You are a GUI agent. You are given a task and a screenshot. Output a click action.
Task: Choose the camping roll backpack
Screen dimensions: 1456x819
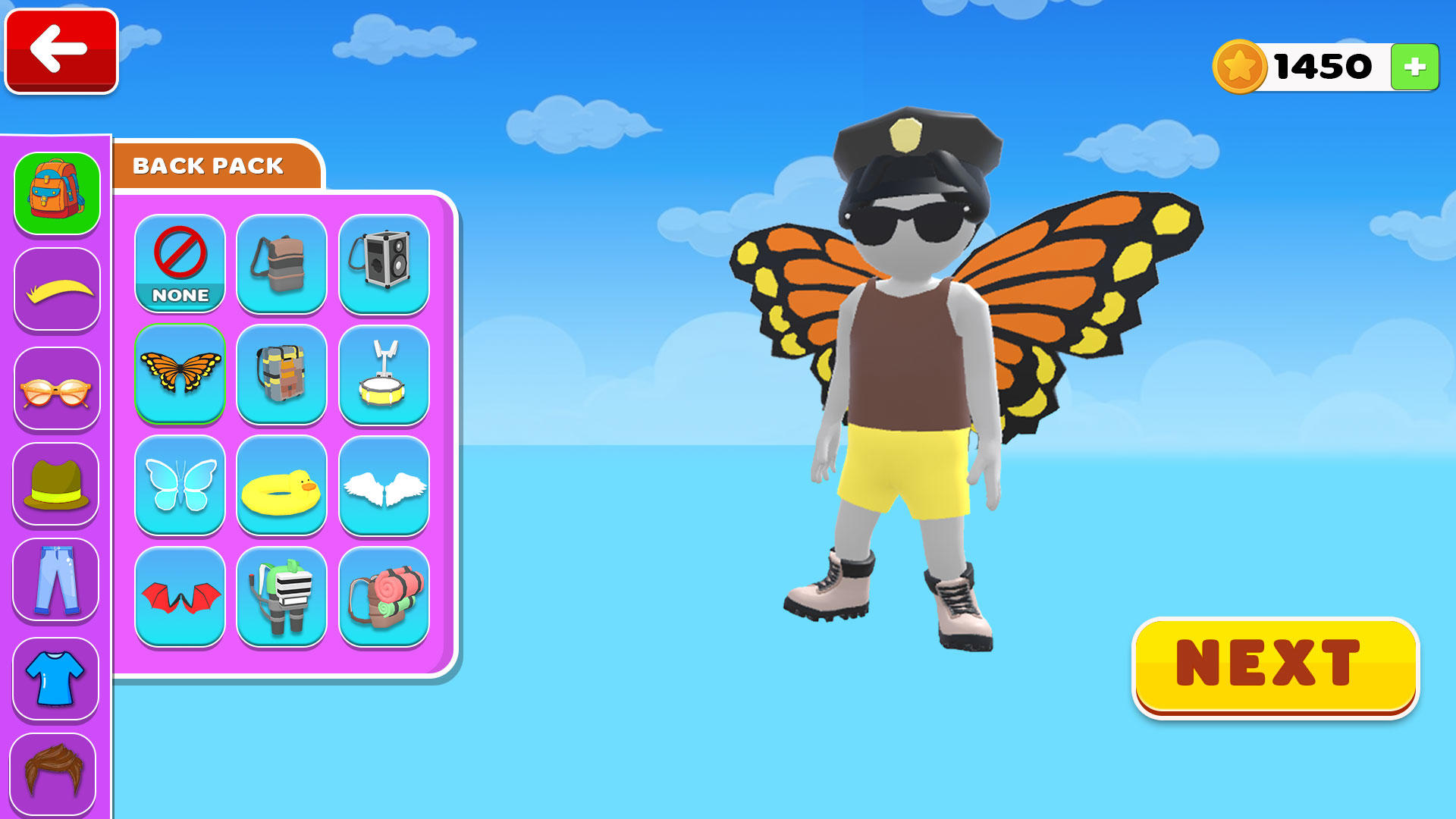pyautogui.click(x=383, y=598)
